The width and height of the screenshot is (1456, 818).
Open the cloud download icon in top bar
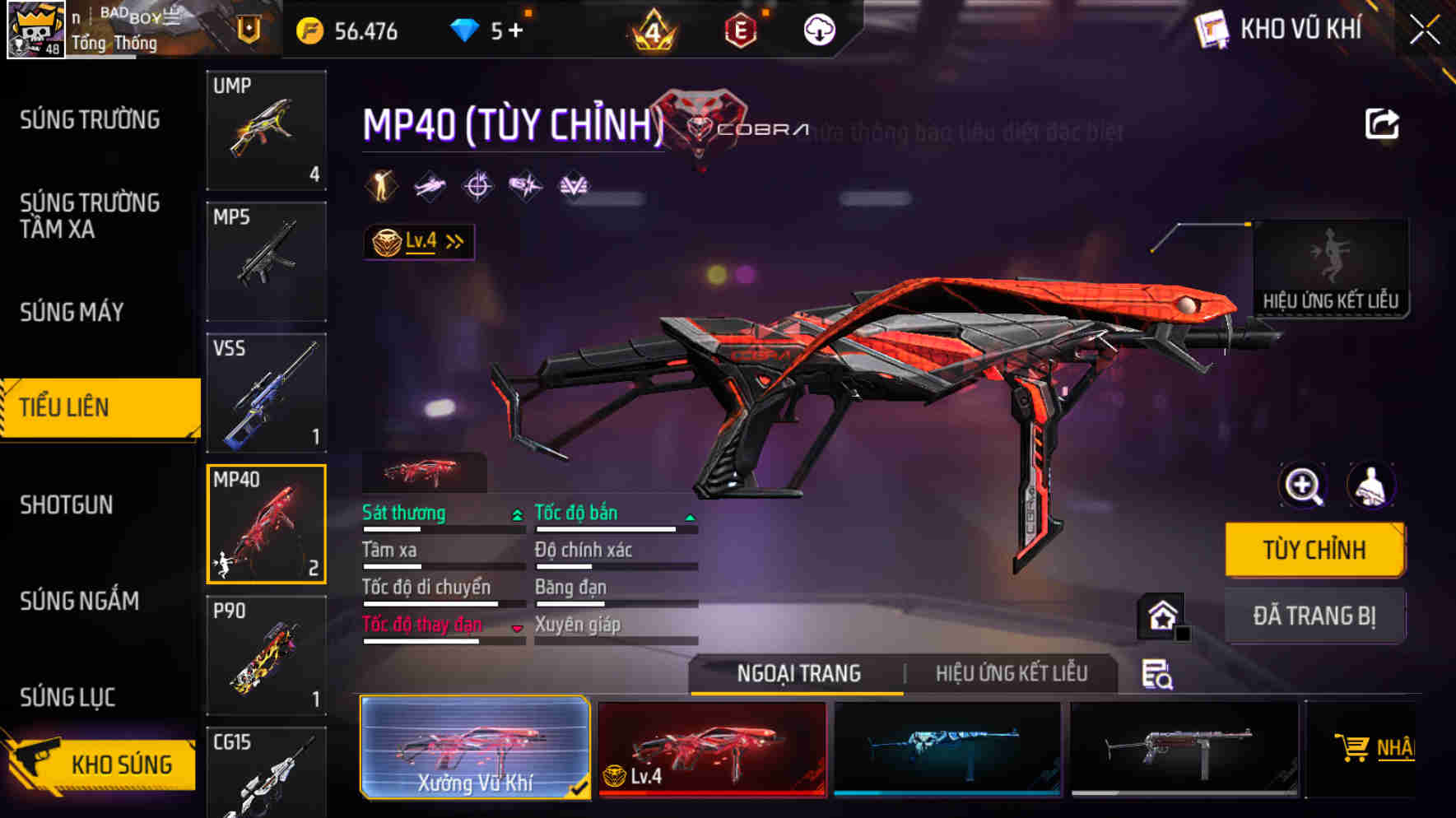tap(818, 31)
